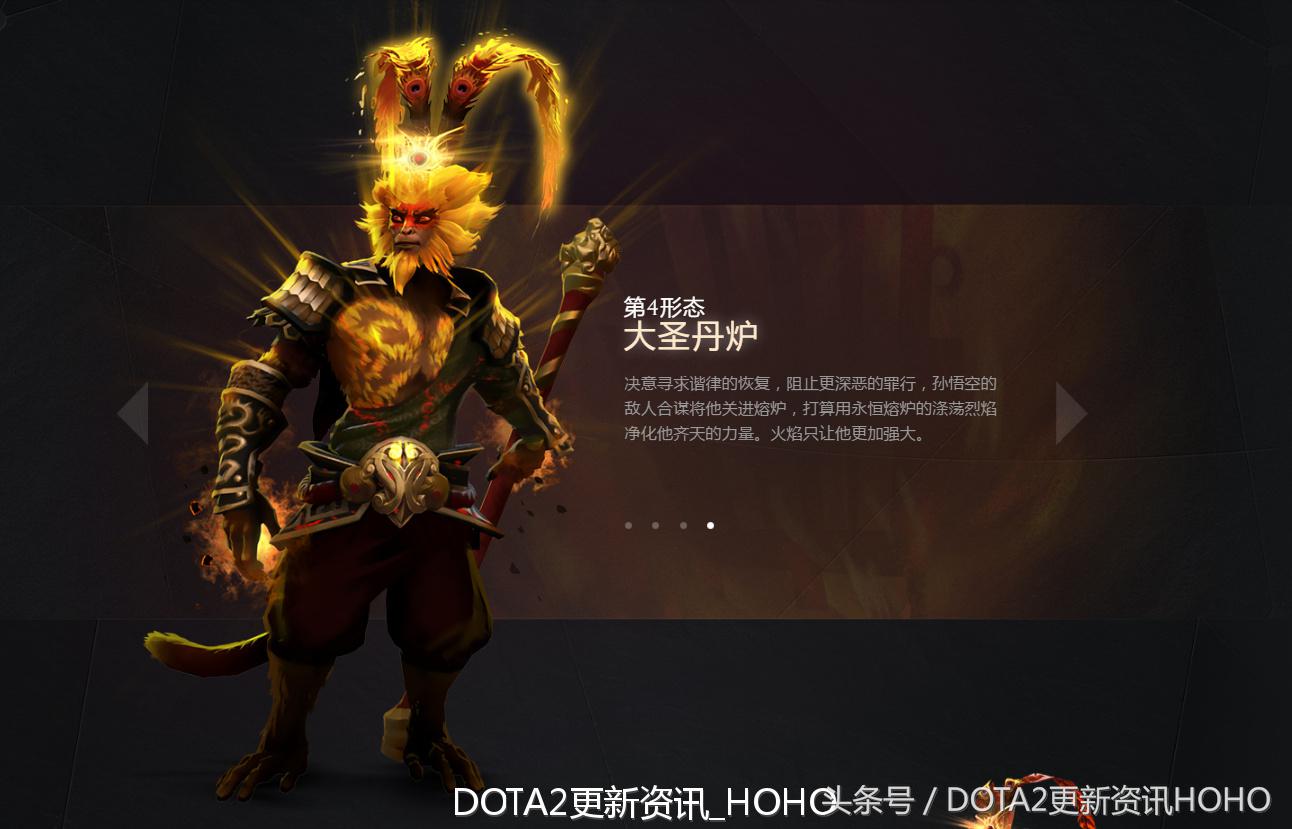Select the third carousel pagination dot
The image size is (1292, 829).
[683, 523]
